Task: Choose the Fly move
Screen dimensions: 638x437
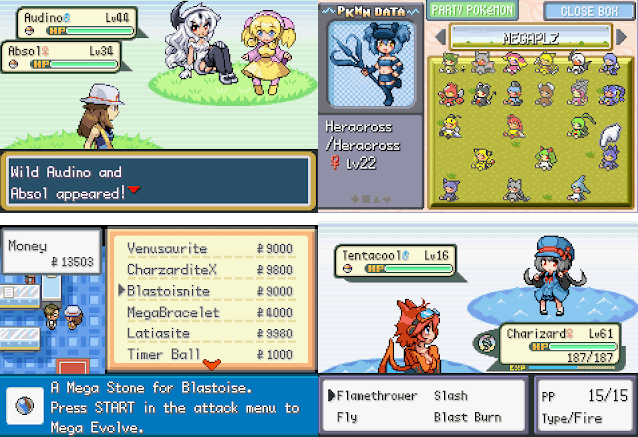Action: 346,416
